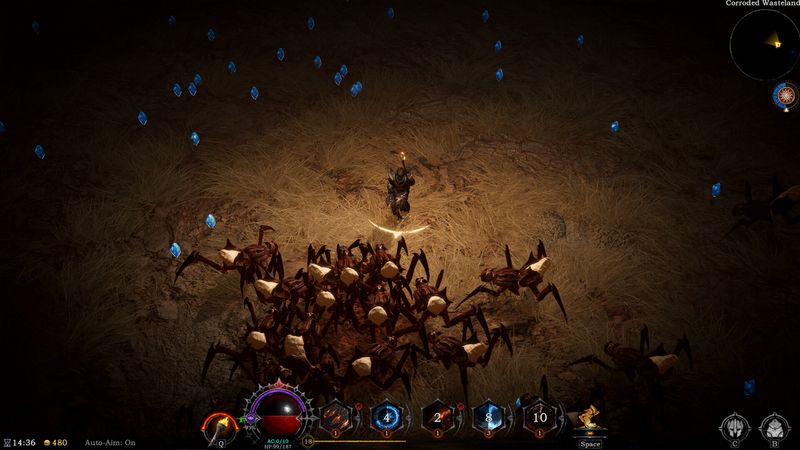Use the torch item slot
Viewport: 800px width, 450px height.
pos(217,425)
